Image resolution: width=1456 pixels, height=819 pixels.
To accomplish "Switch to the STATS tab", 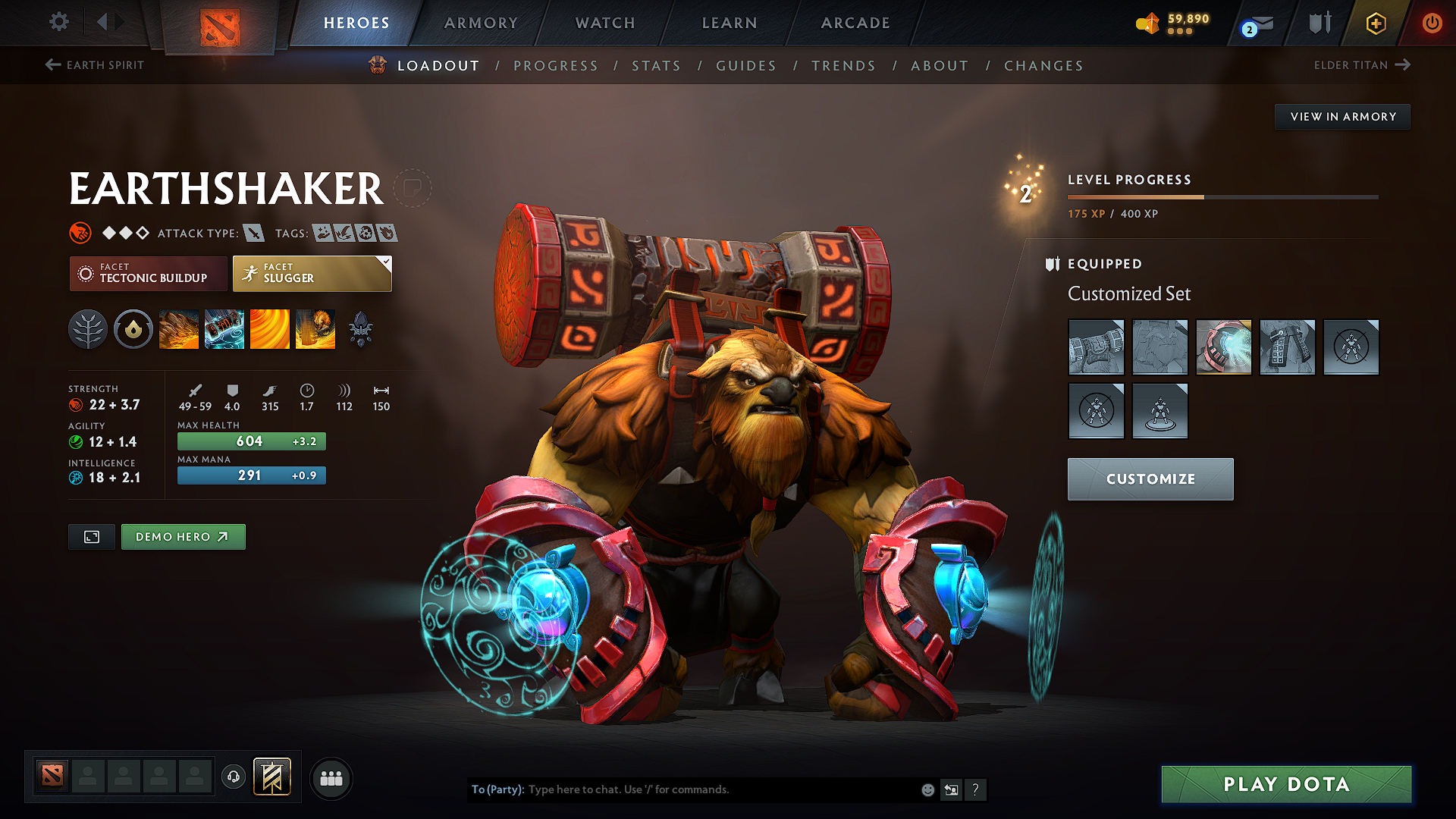I will coord(656,66).
